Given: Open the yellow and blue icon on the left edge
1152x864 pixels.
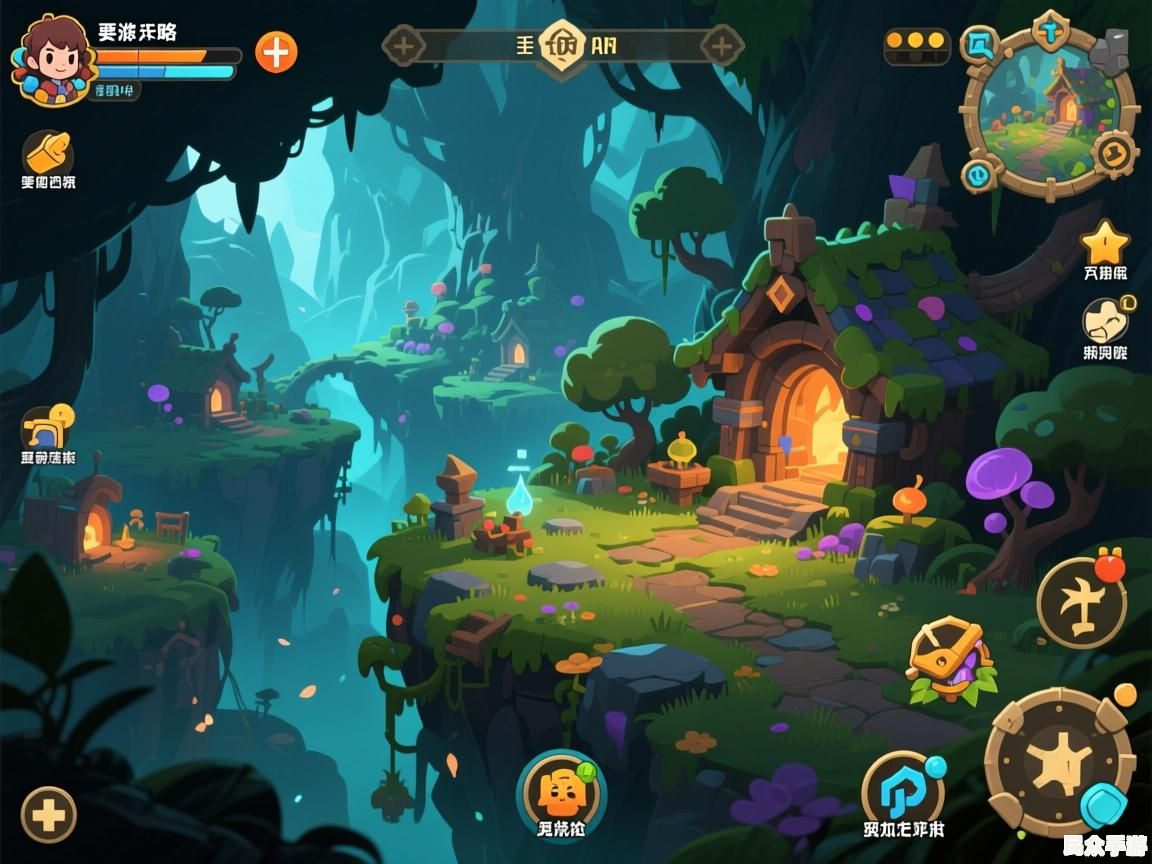Looking at the screenshot, I should point(48,429).
